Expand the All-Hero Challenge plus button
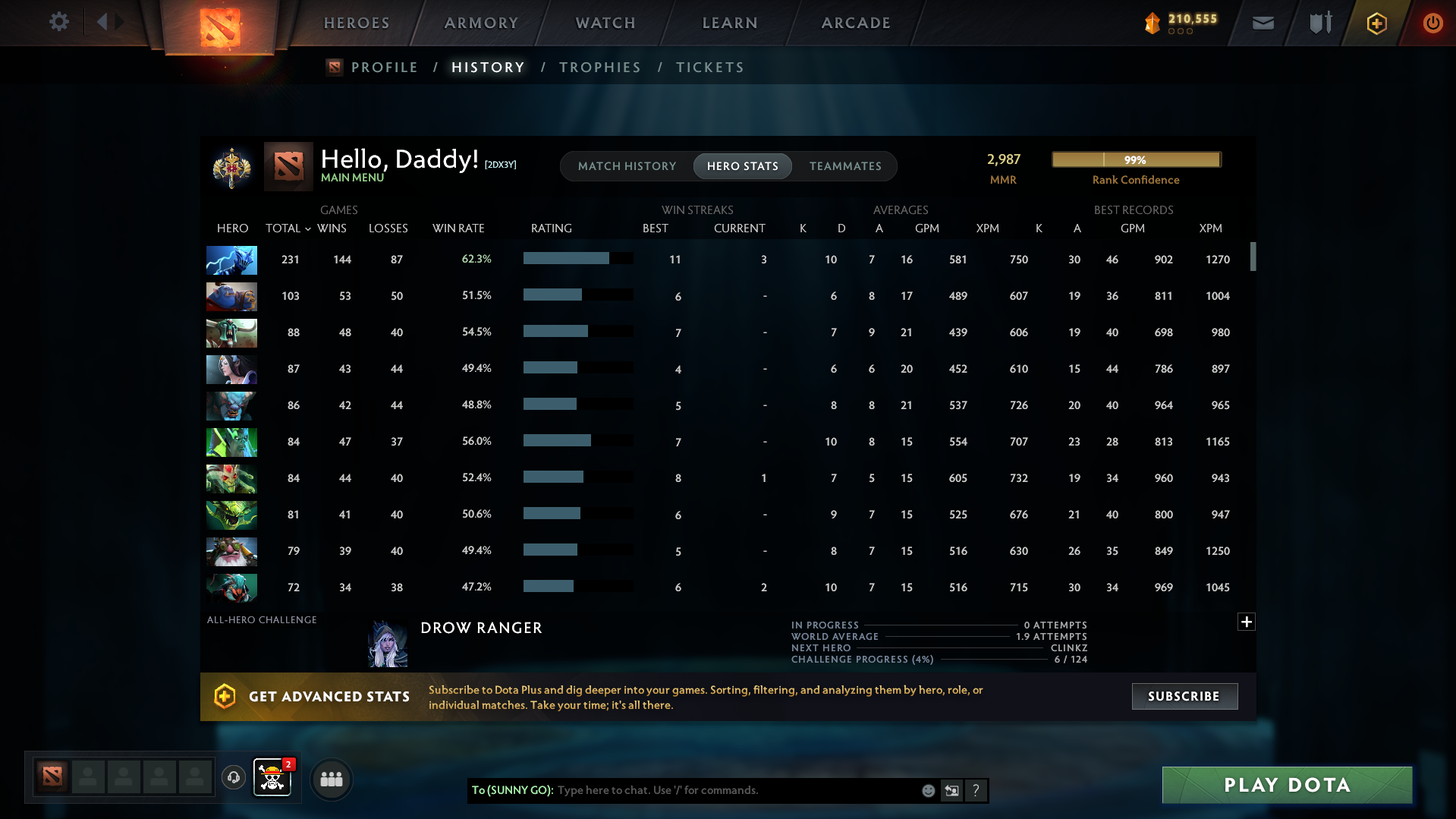 [1245, 621]
